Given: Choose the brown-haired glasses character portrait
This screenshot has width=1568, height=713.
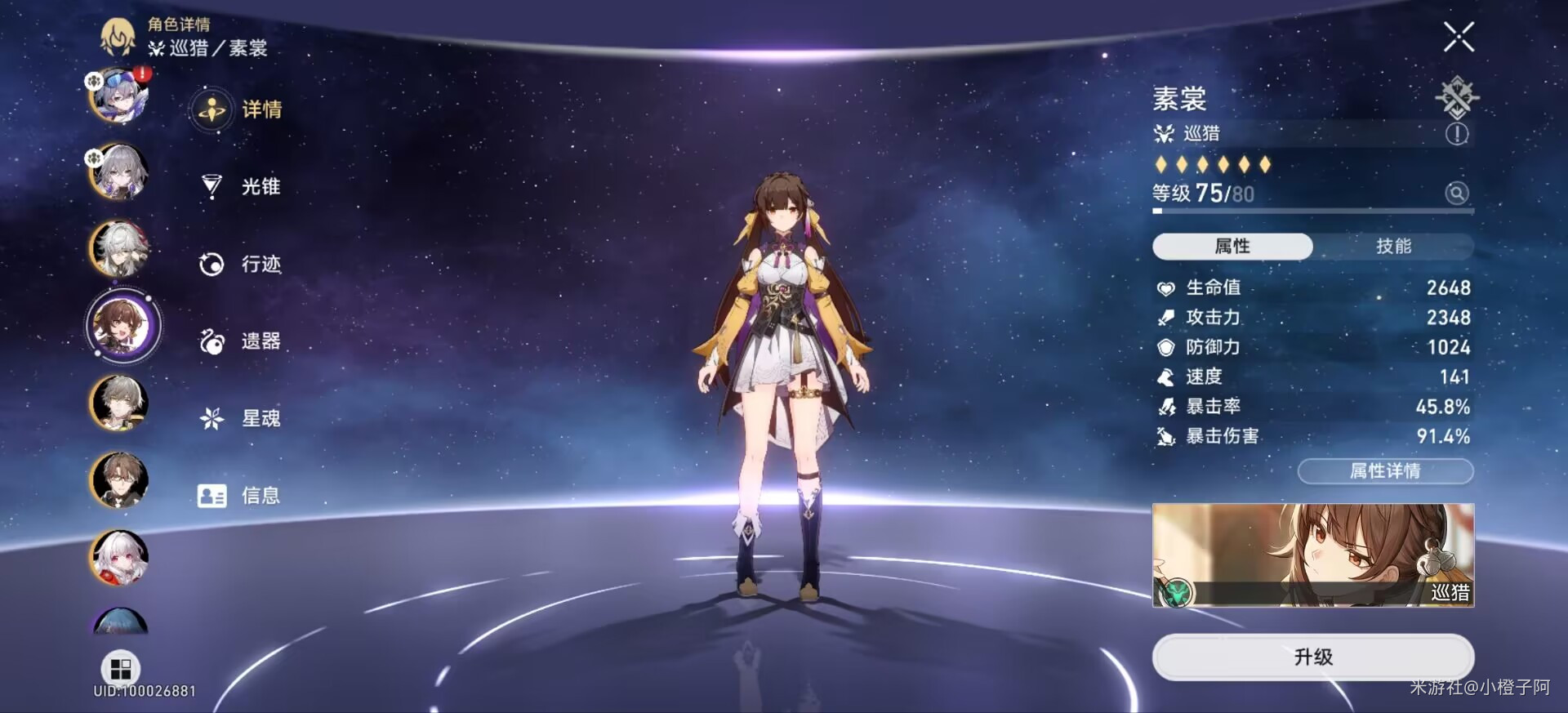Looking at the screenshot, I should pyautogui.click(x=120, y=480).
